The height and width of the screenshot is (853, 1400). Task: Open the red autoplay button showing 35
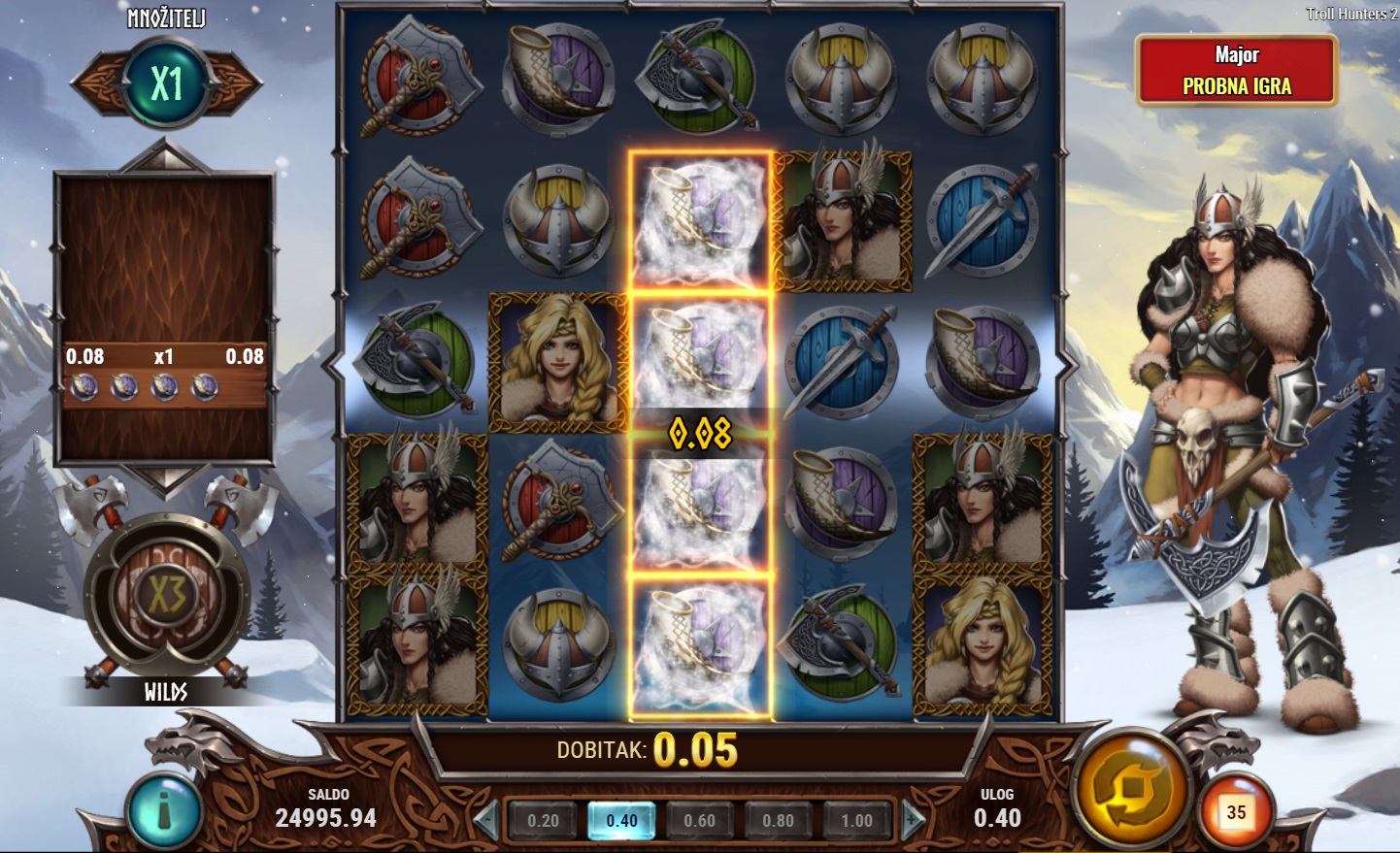(x=1236, y=812)
